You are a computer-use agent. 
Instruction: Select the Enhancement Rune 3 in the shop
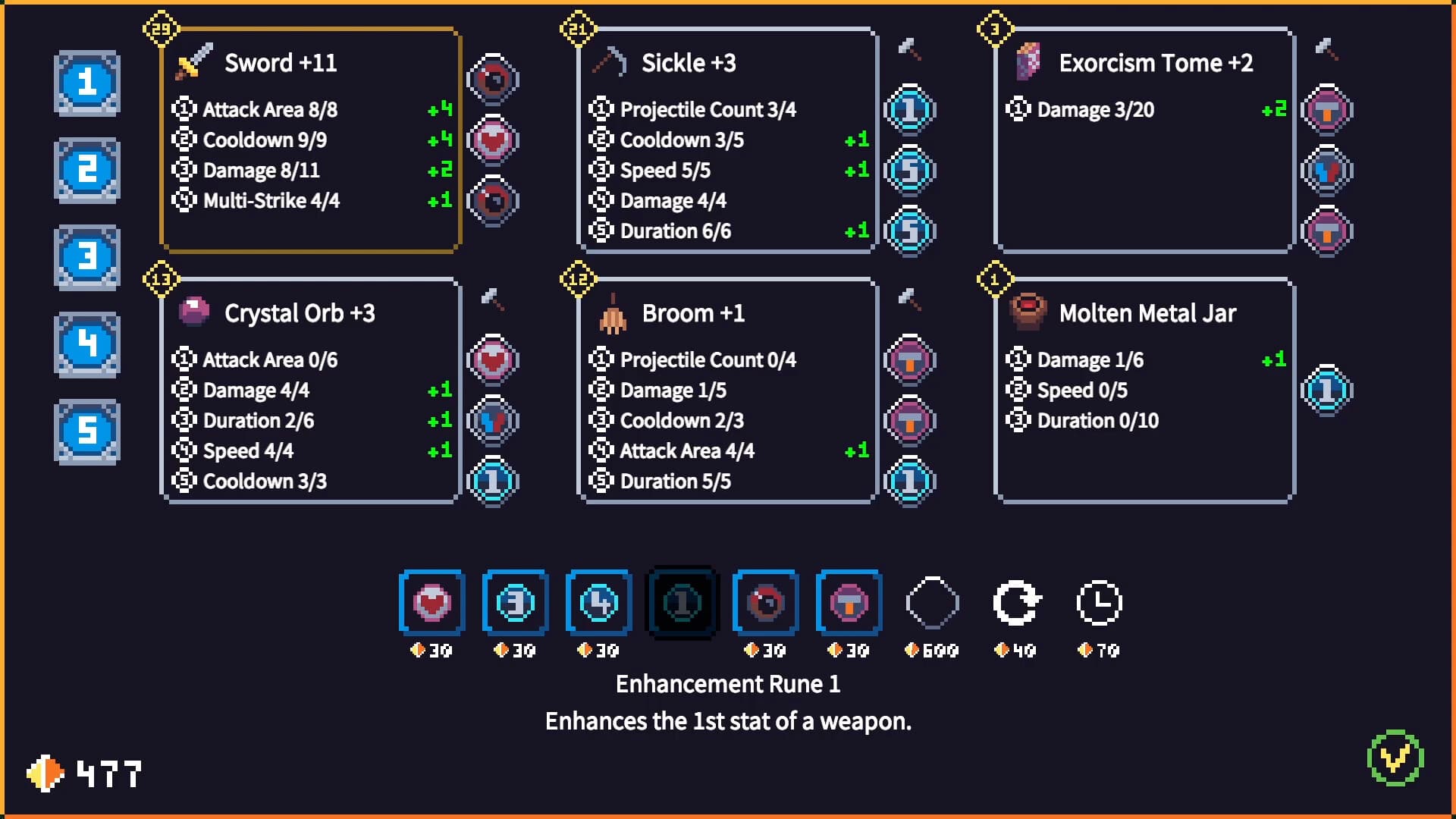(x=515, y=603)
